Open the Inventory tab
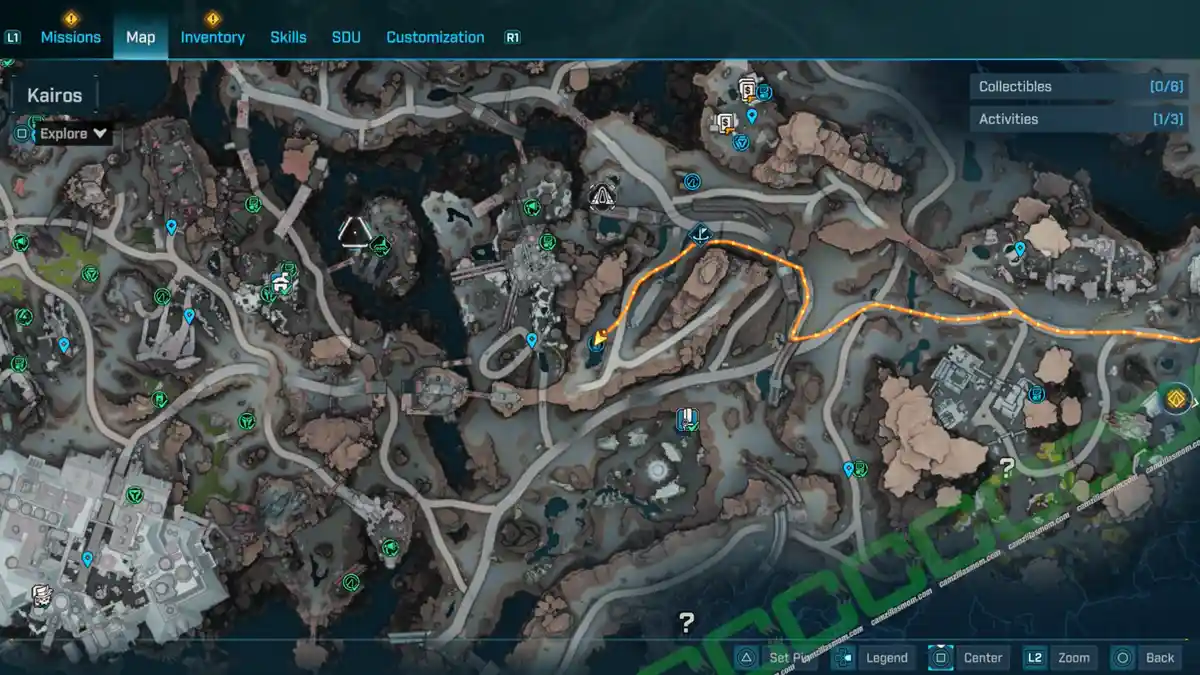The image size is (1200, 675). (212, 37)
